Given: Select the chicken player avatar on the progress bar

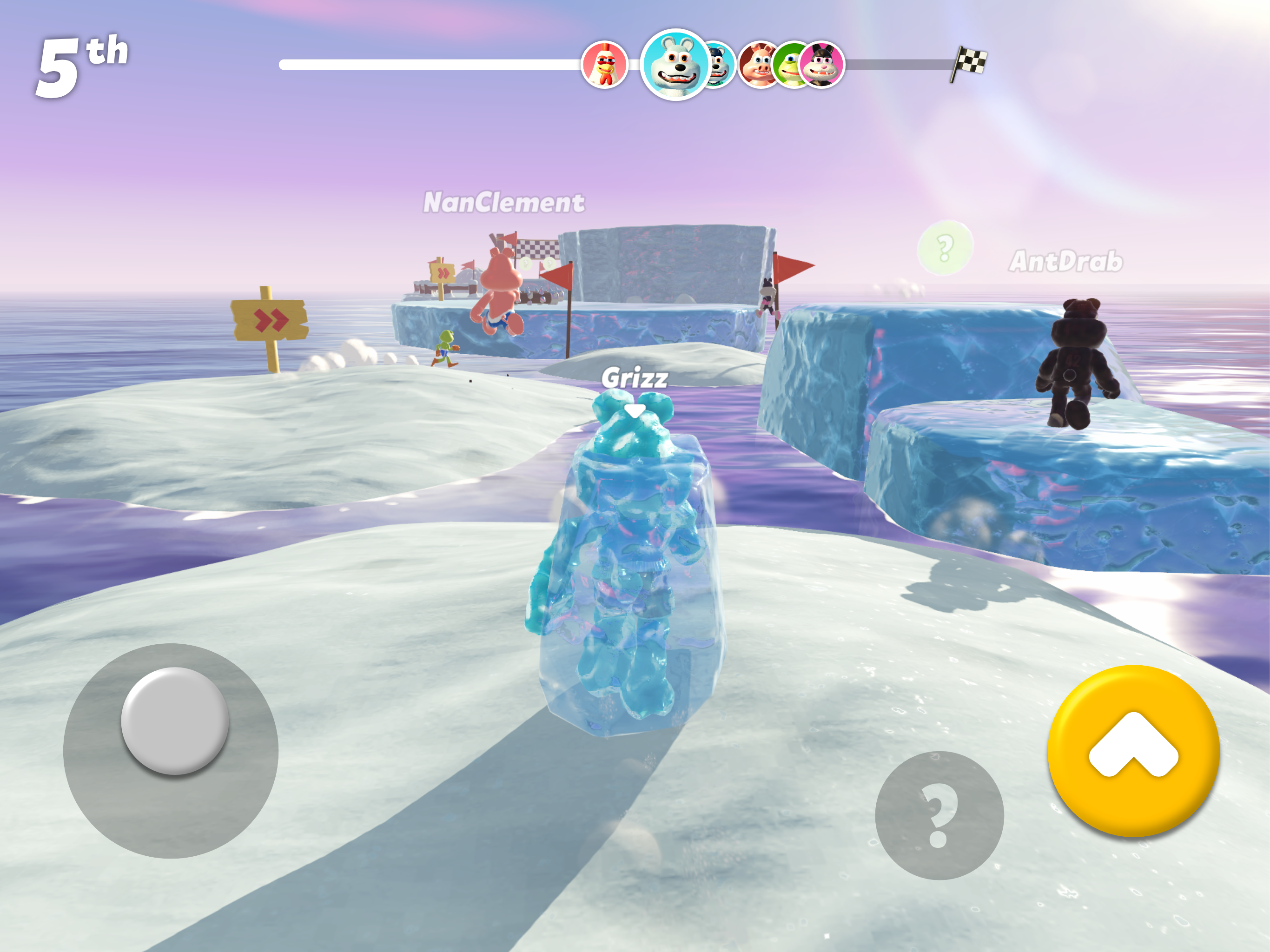Looking at the screenshot, I should 606,65.
